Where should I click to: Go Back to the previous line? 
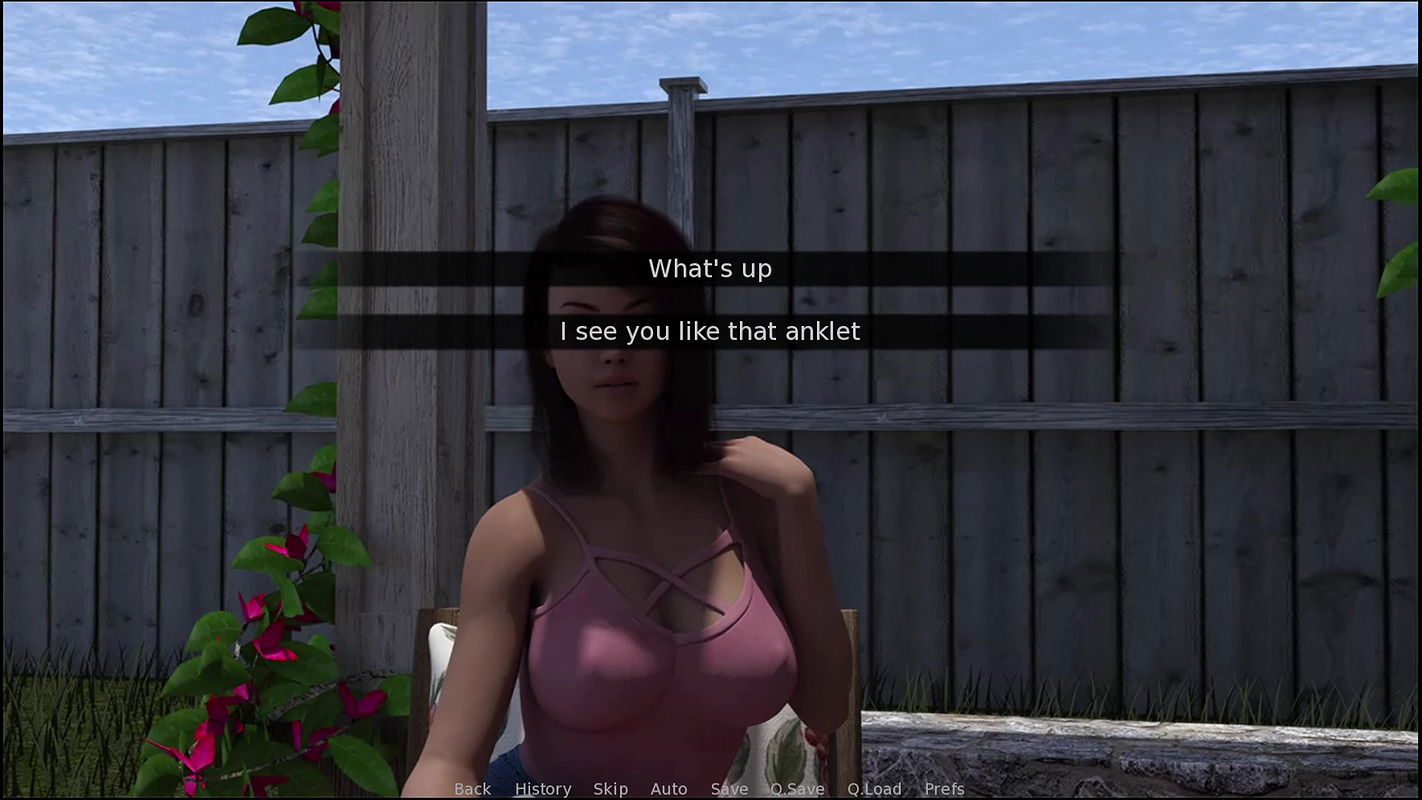click(472, 789)
